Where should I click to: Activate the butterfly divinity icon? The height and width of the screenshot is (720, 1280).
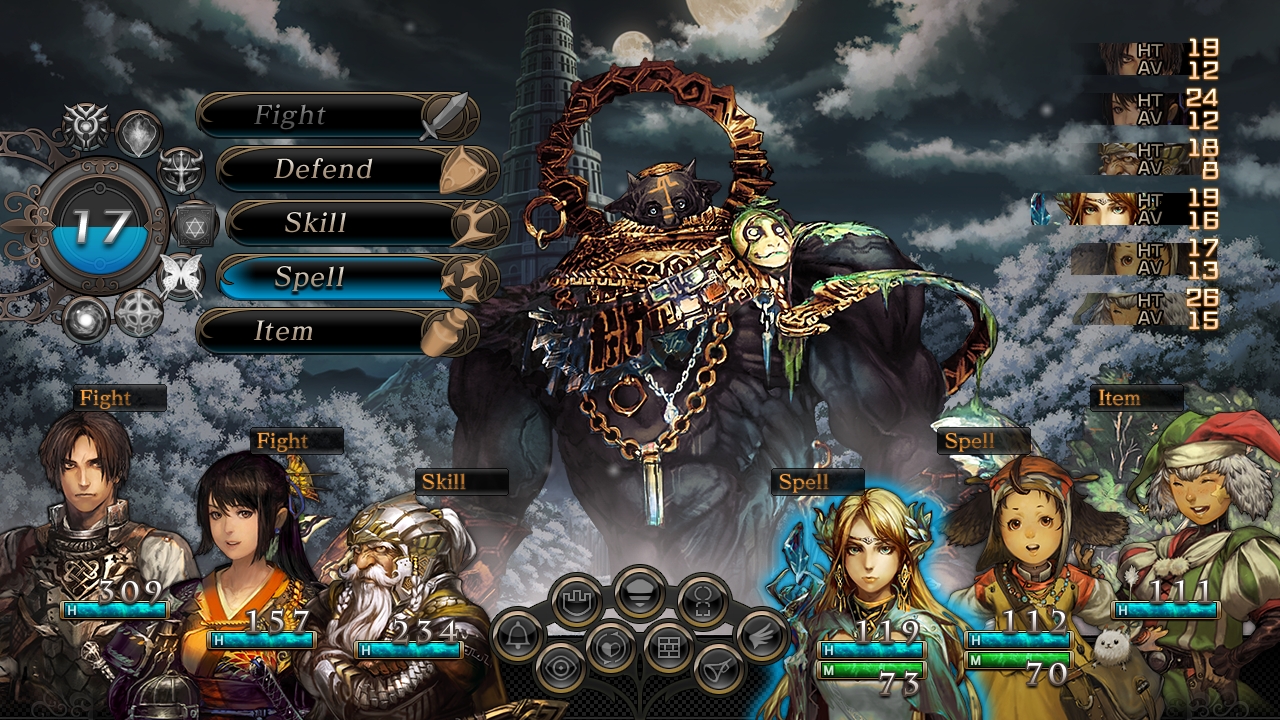click(x=182, y=274)
